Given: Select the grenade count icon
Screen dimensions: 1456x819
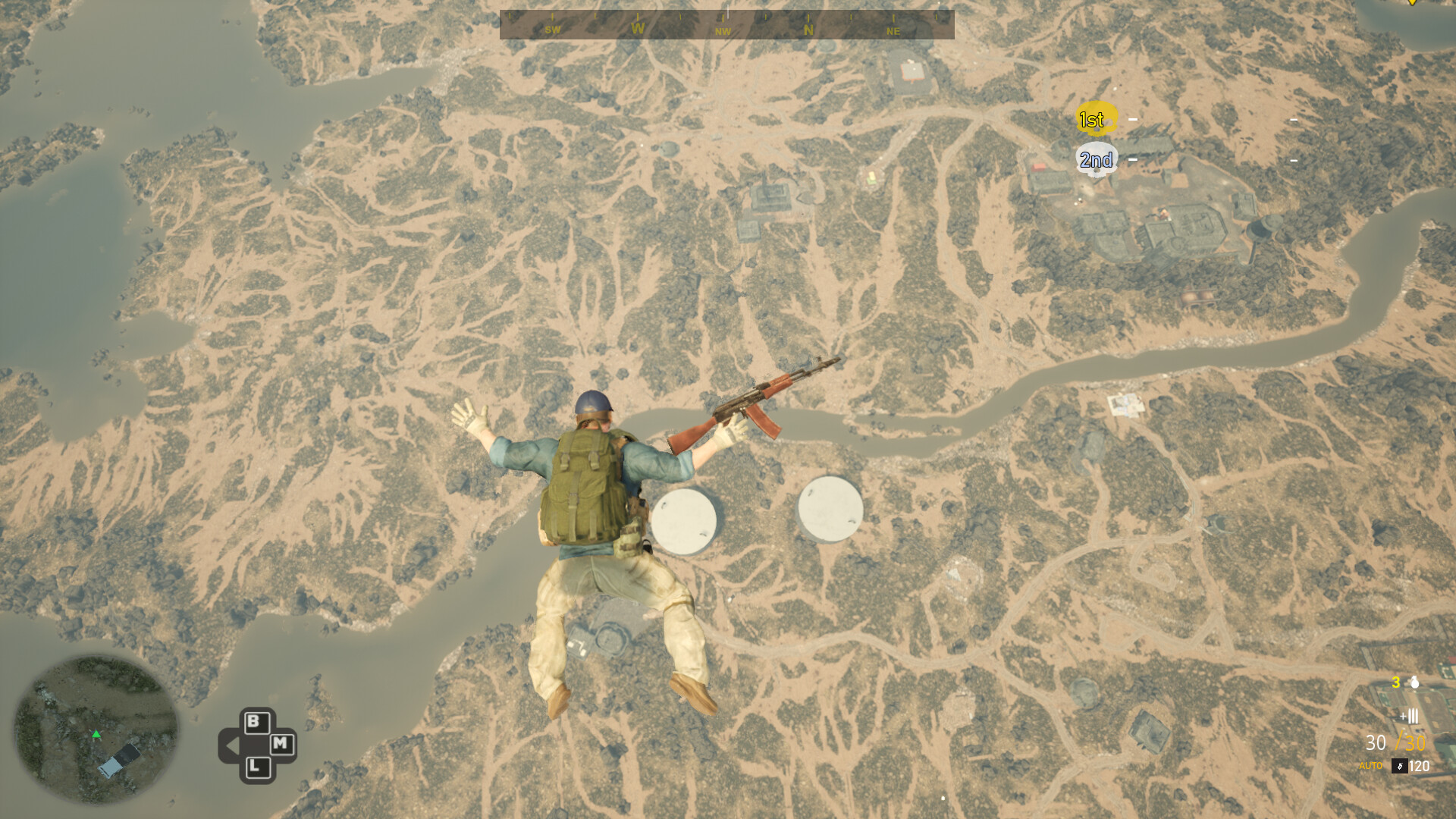Looking at the screenshot, I should click(x=1414, y=684).
